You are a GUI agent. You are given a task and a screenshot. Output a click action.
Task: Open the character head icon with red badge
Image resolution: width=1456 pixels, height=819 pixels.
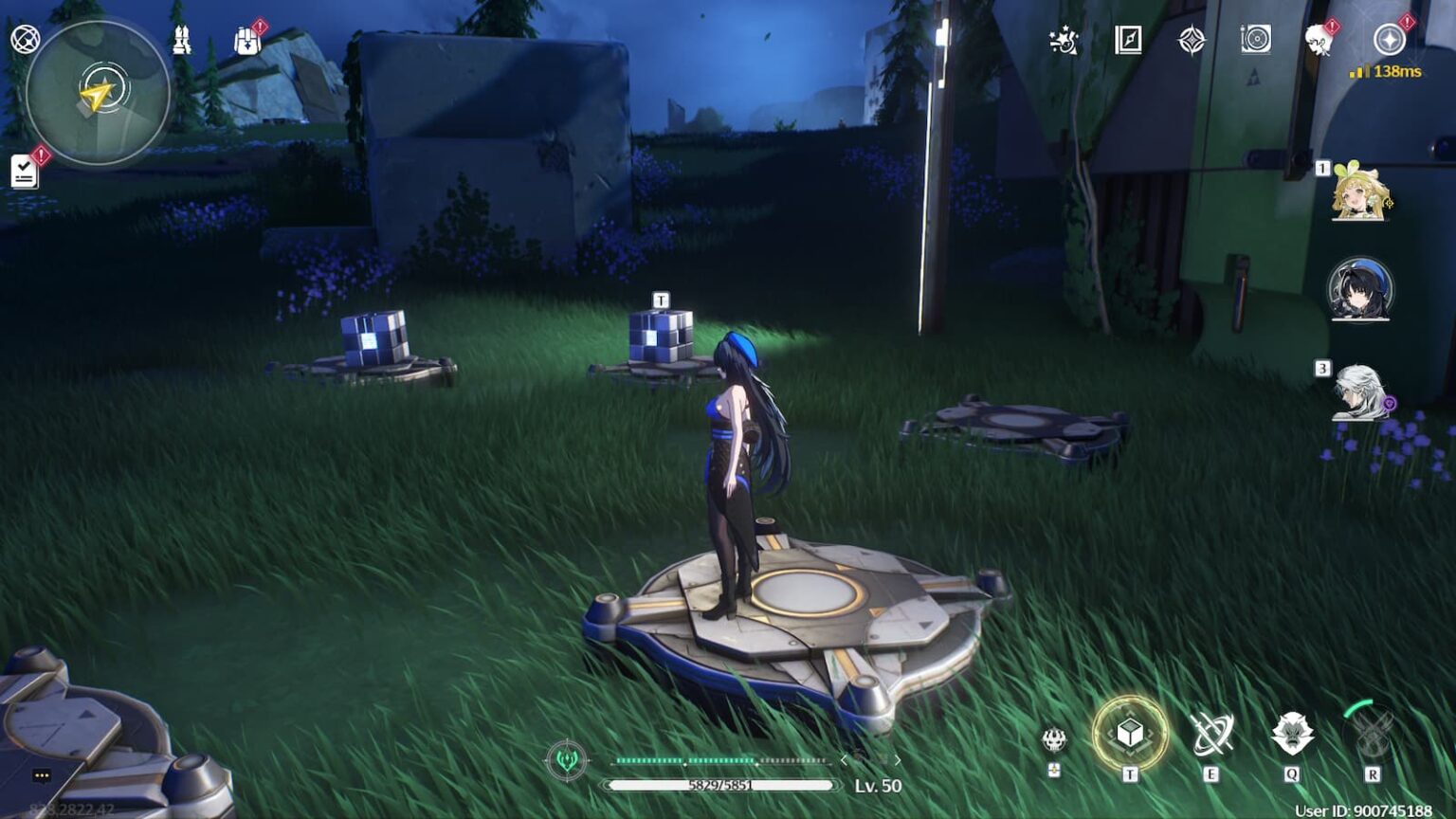tap(1319, 40)
